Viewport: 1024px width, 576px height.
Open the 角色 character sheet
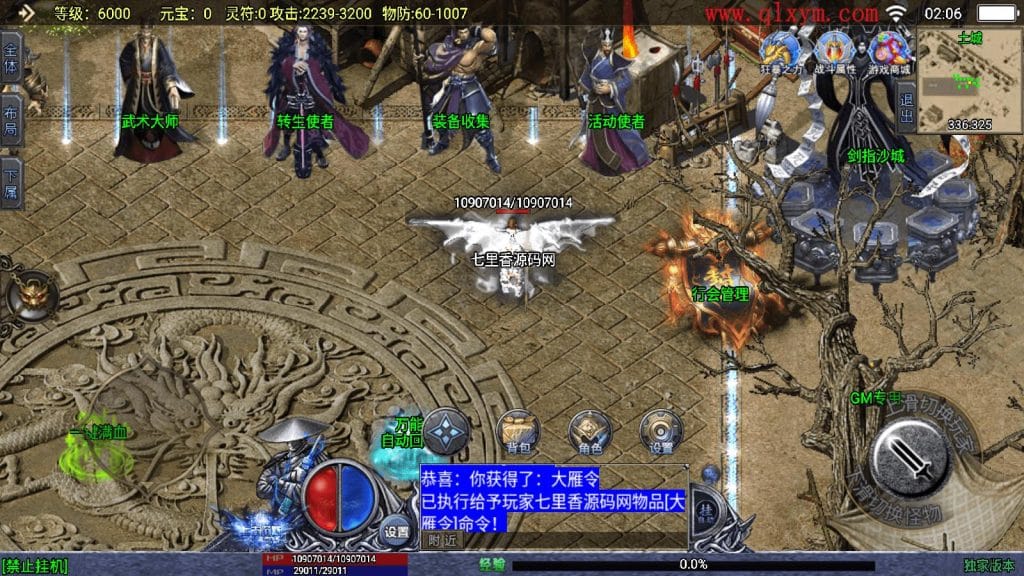pyautogui.click(x=589, y=430)
